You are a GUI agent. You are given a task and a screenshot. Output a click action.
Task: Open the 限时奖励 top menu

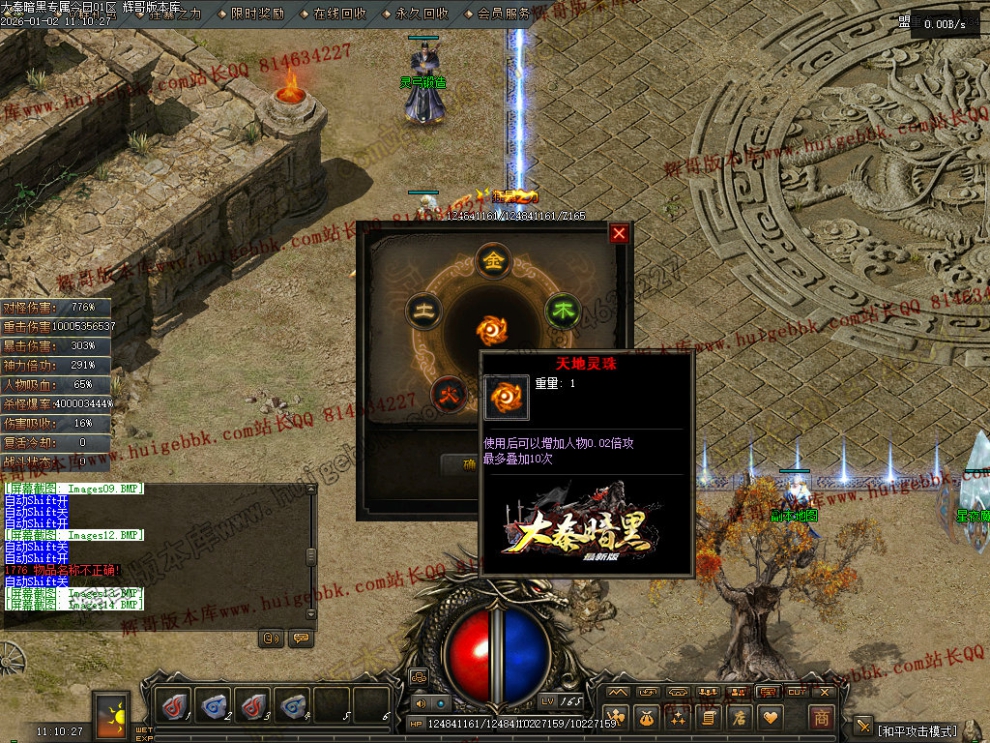pyautogui.click(x=256, y=14)
